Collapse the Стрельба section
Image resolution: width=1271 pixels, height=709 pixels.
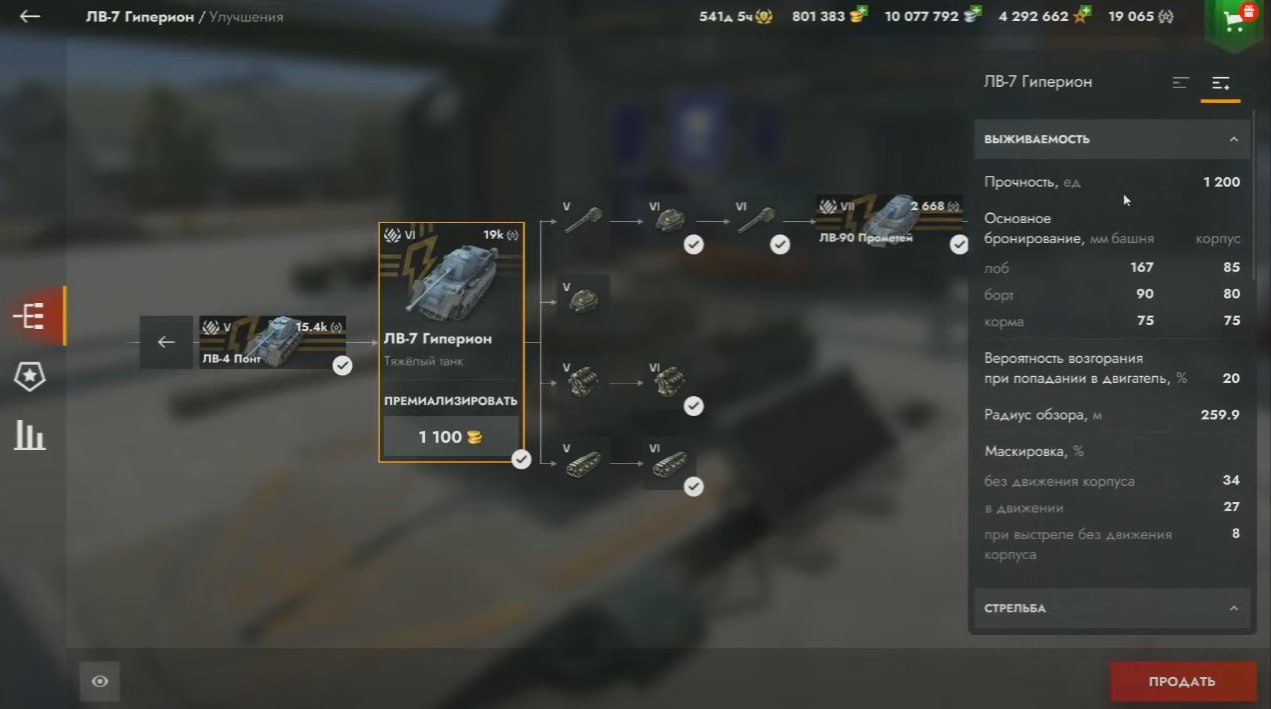pos(1233,608)
